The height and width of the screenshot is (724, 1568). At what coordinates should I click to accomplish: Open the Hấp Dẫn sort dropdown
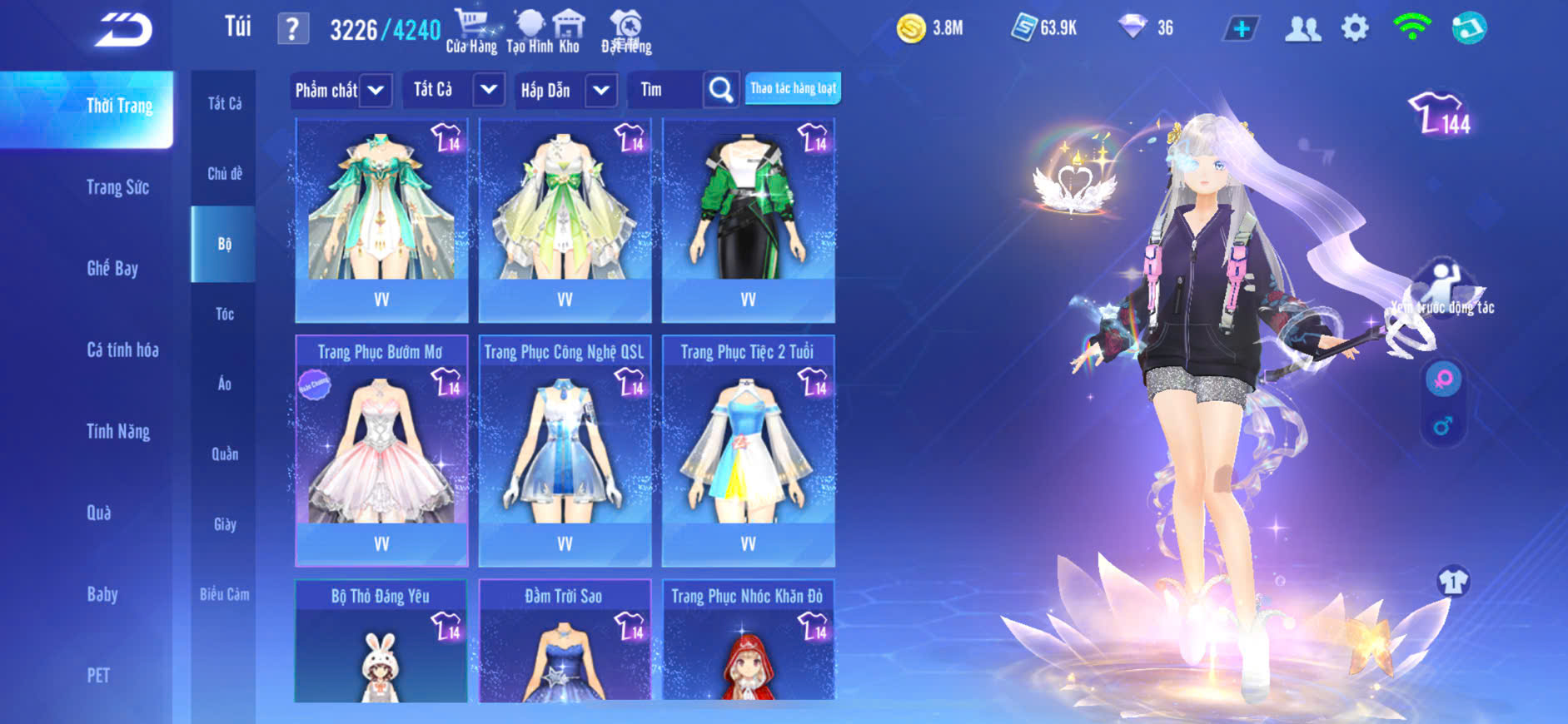[x=600, y=90]
